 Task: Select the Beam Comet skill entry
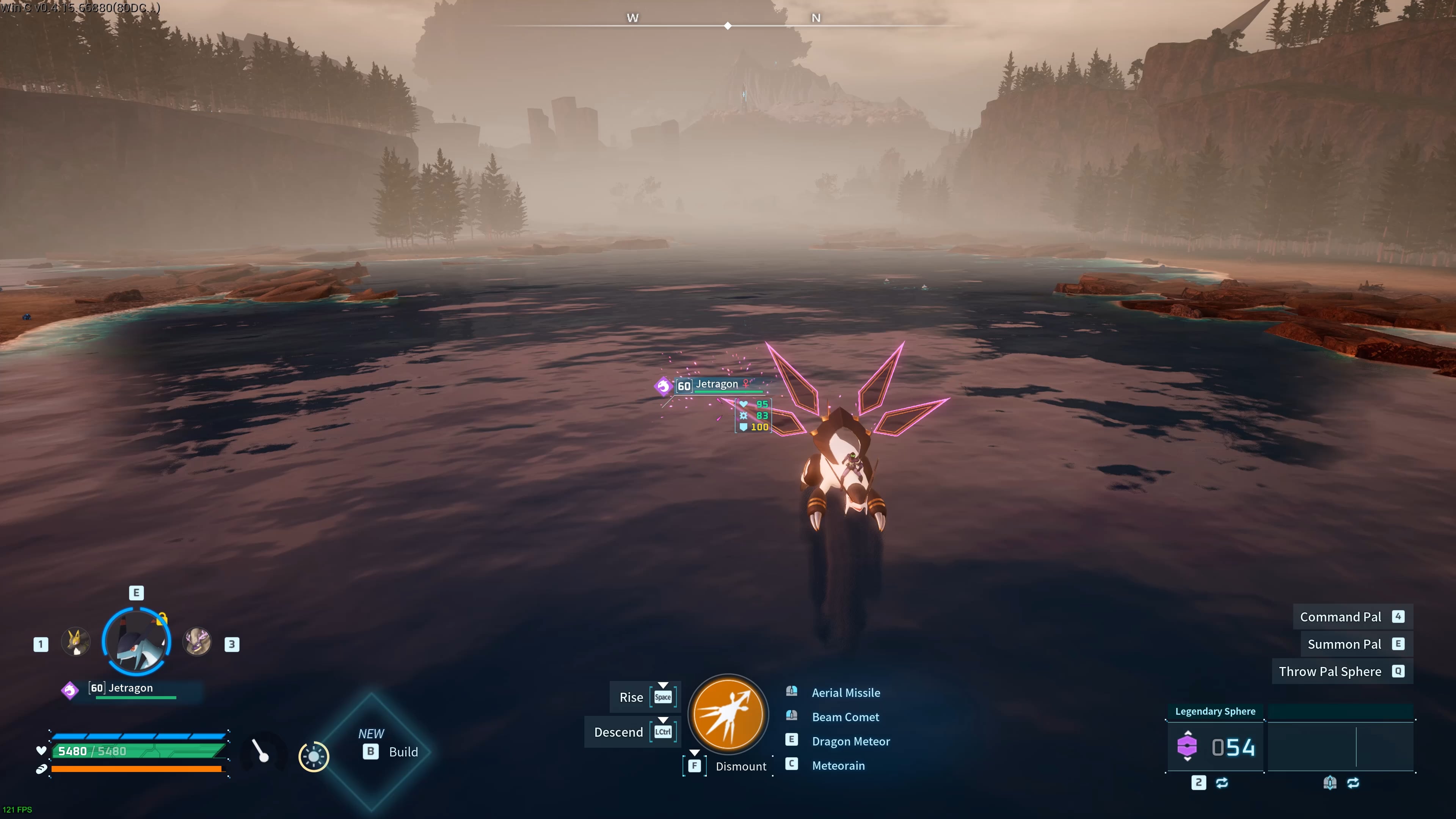(845, 717)
